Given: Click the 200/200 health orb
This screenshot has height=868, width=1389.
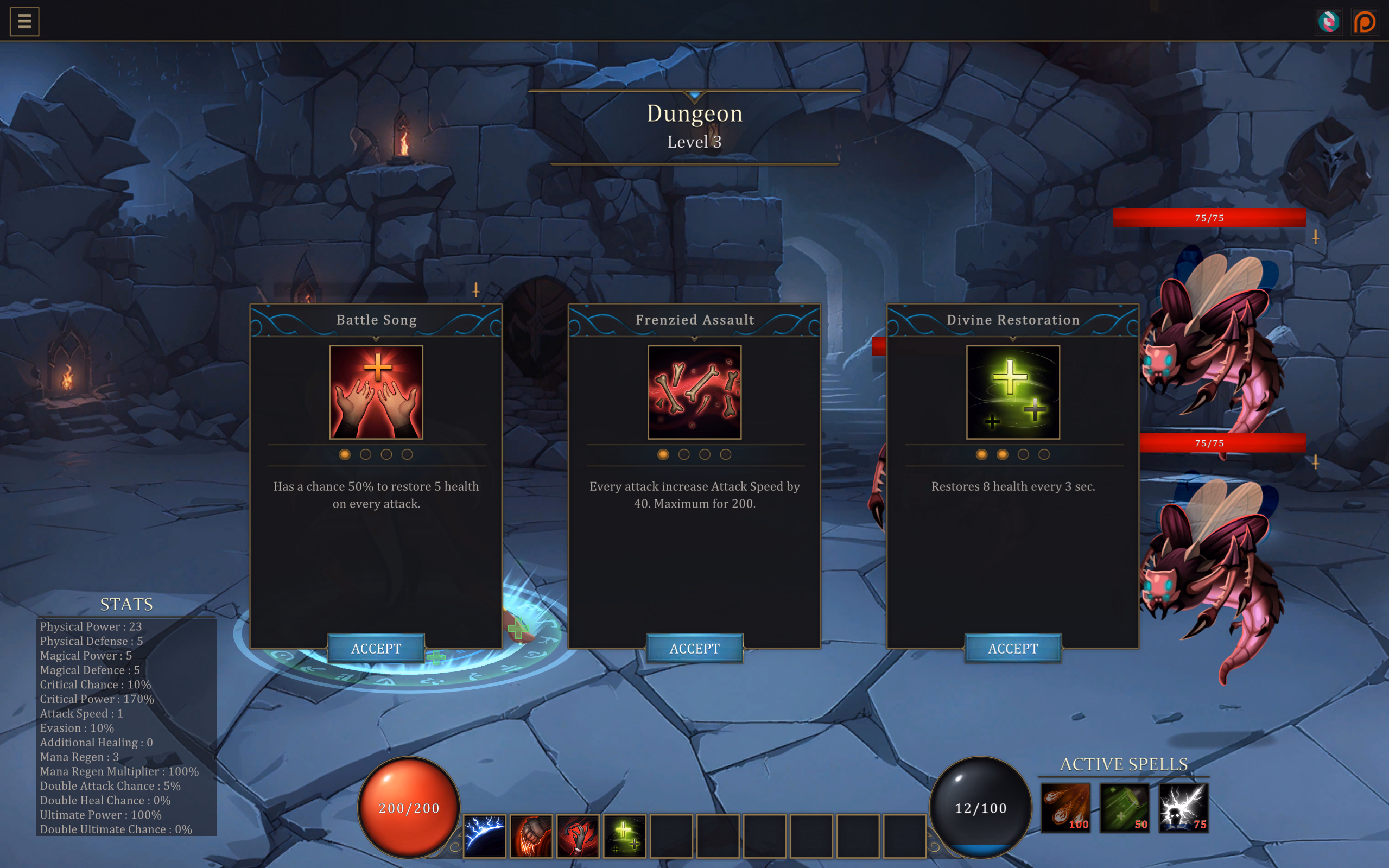Looking at the screenshot, I should click(x=408, y=808).
